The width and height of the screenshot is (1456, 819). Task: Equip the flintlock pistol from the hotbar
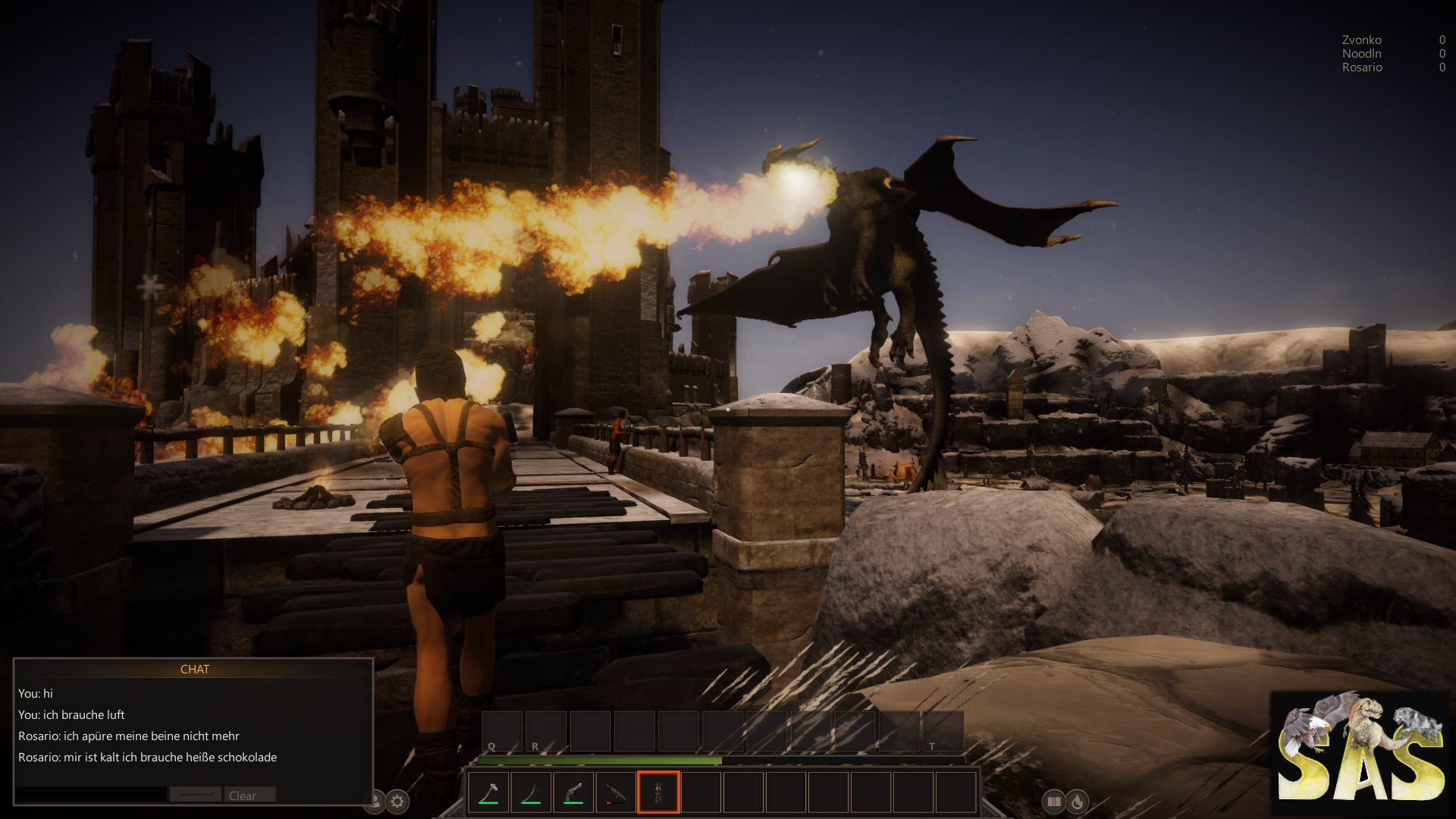(x=573, y=791)
